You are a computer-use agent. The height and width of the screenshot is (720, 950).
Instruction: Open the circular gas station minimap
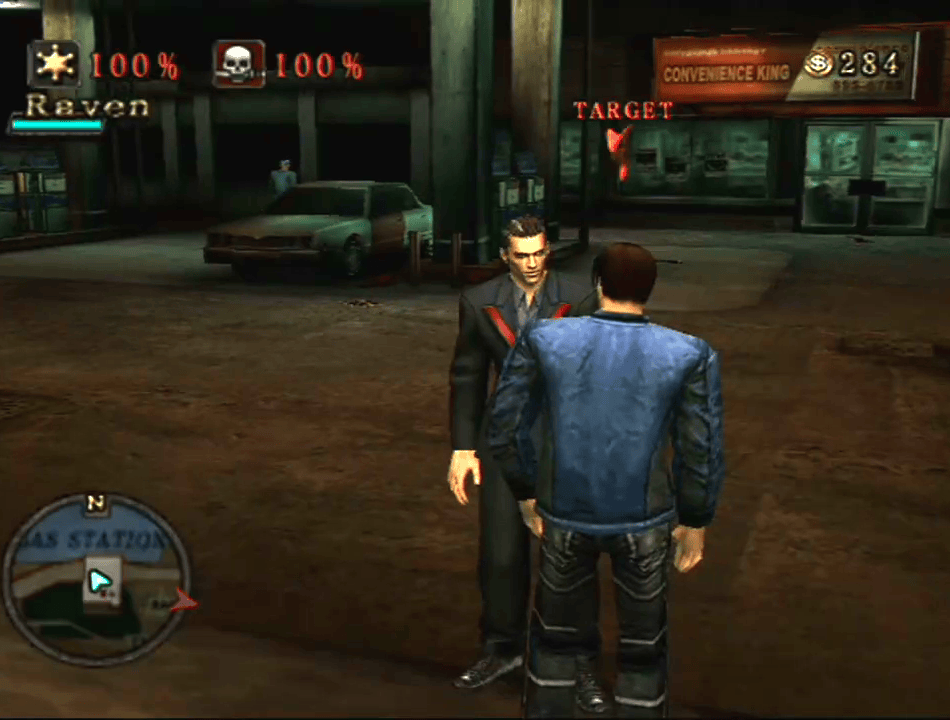[97, 580]
